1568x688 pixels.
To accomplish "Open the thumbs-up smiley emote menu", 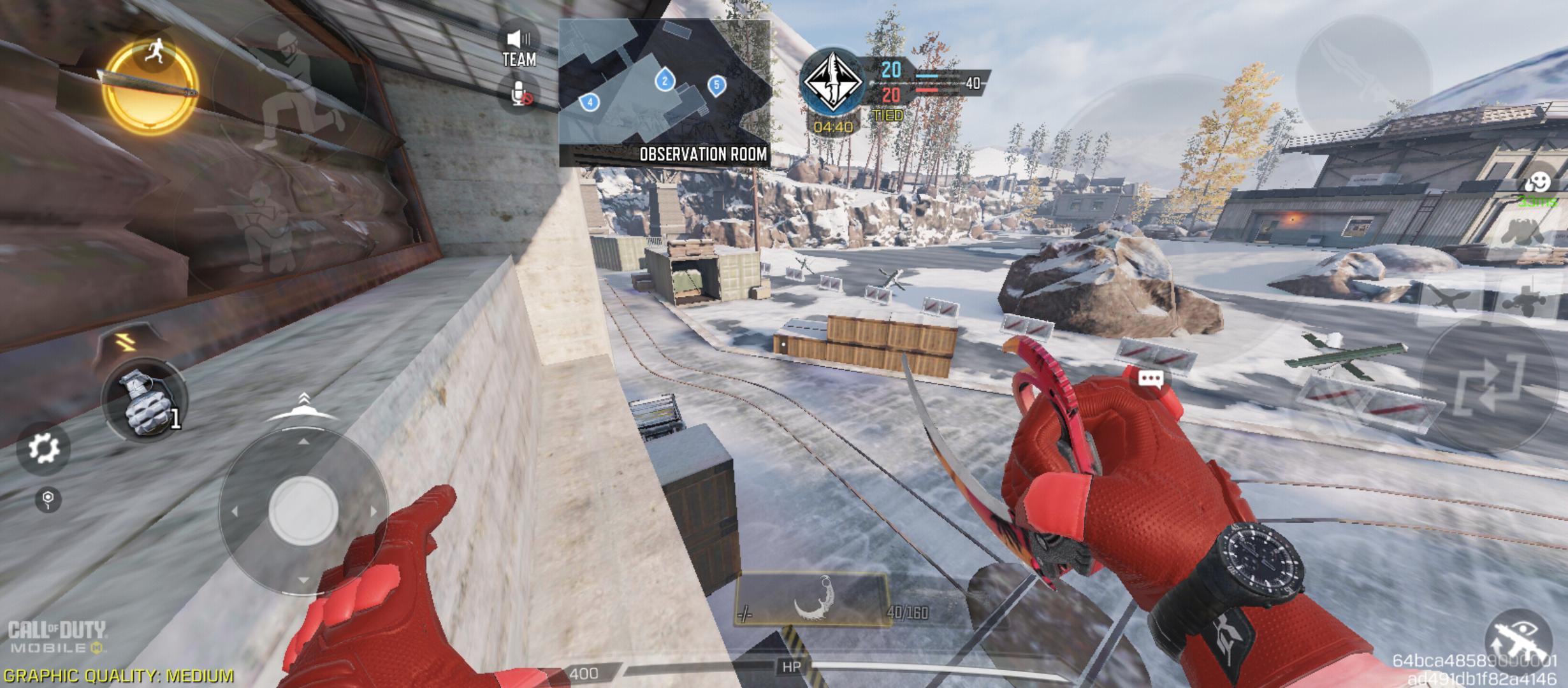I will coord(1537,183).
